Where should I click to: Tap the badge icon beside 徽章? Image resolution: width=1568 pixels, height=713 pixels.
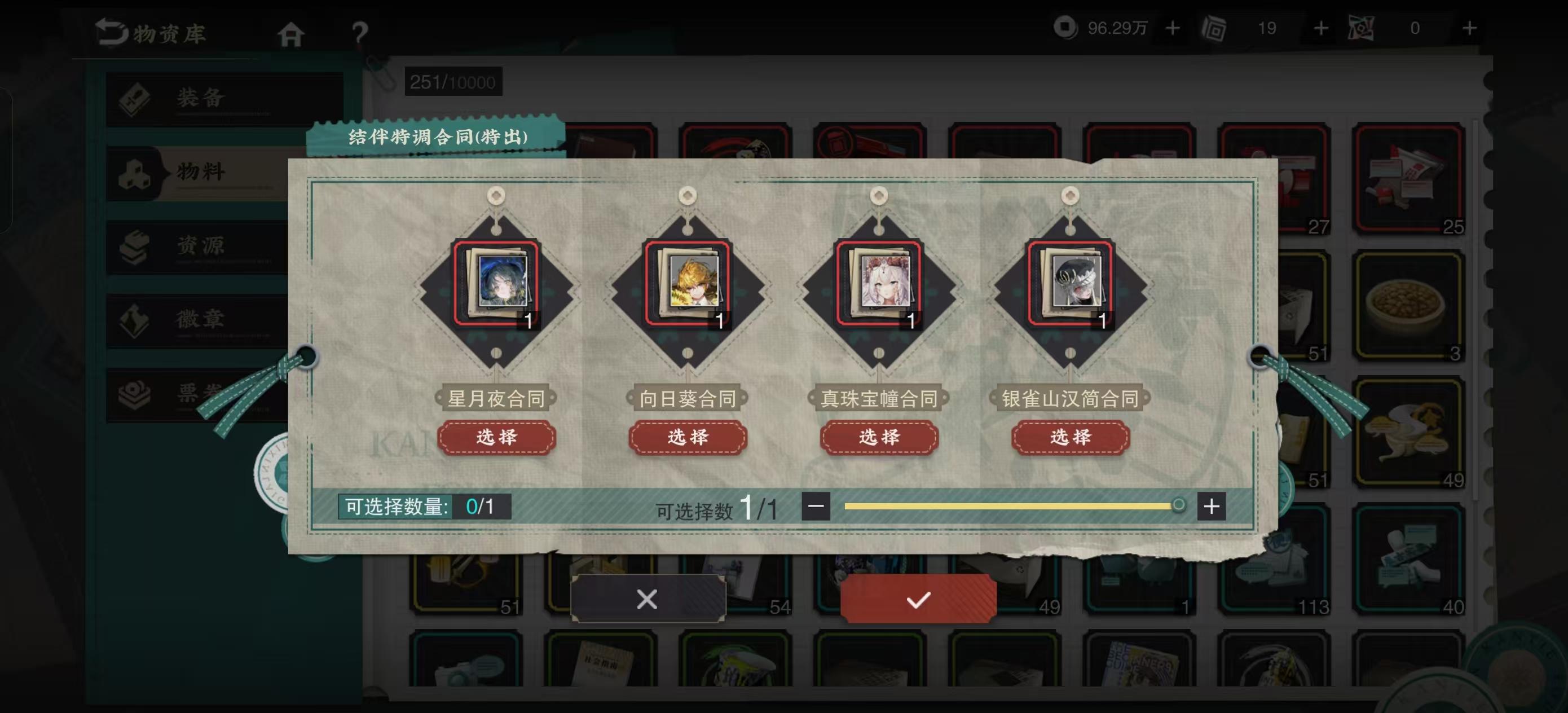coord(135,320)
